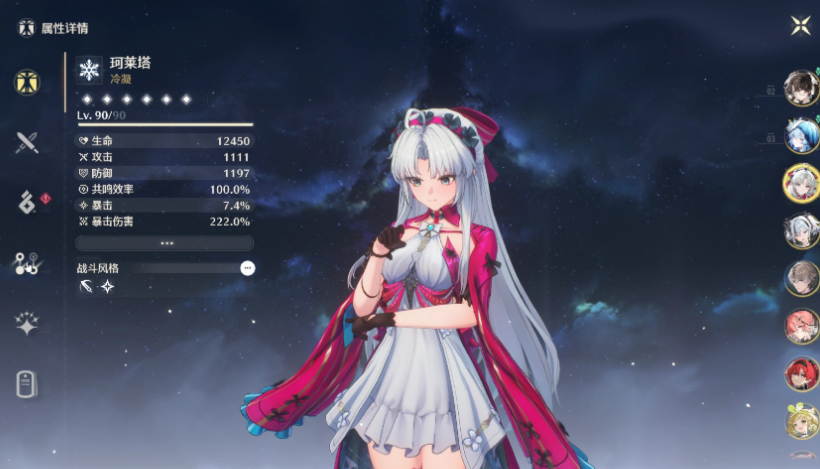
Task: Click the snowflake element icon beside 珂莱塔
Action: click(x=90, y=69)
